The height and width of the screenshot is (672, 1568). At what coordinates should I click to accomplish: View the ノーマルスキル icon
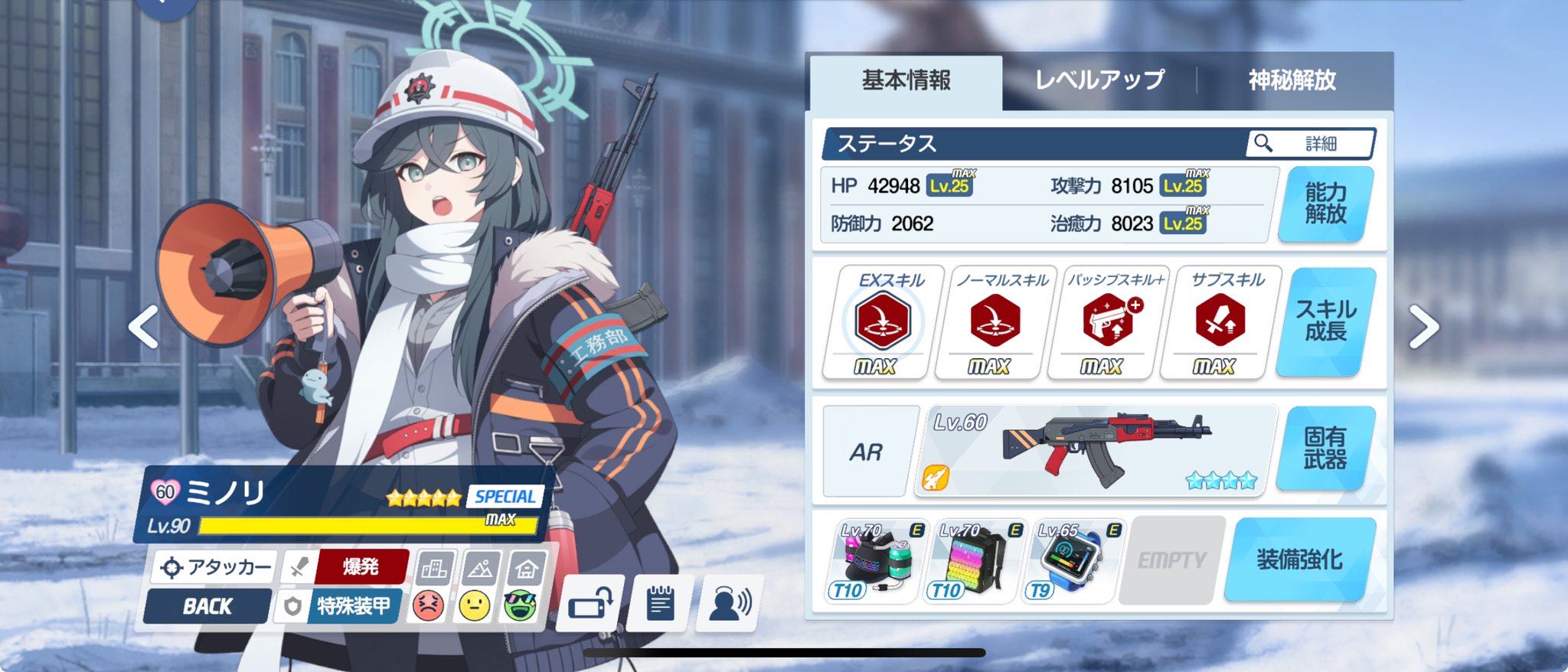pyautogui.click(x=995, y=321)
